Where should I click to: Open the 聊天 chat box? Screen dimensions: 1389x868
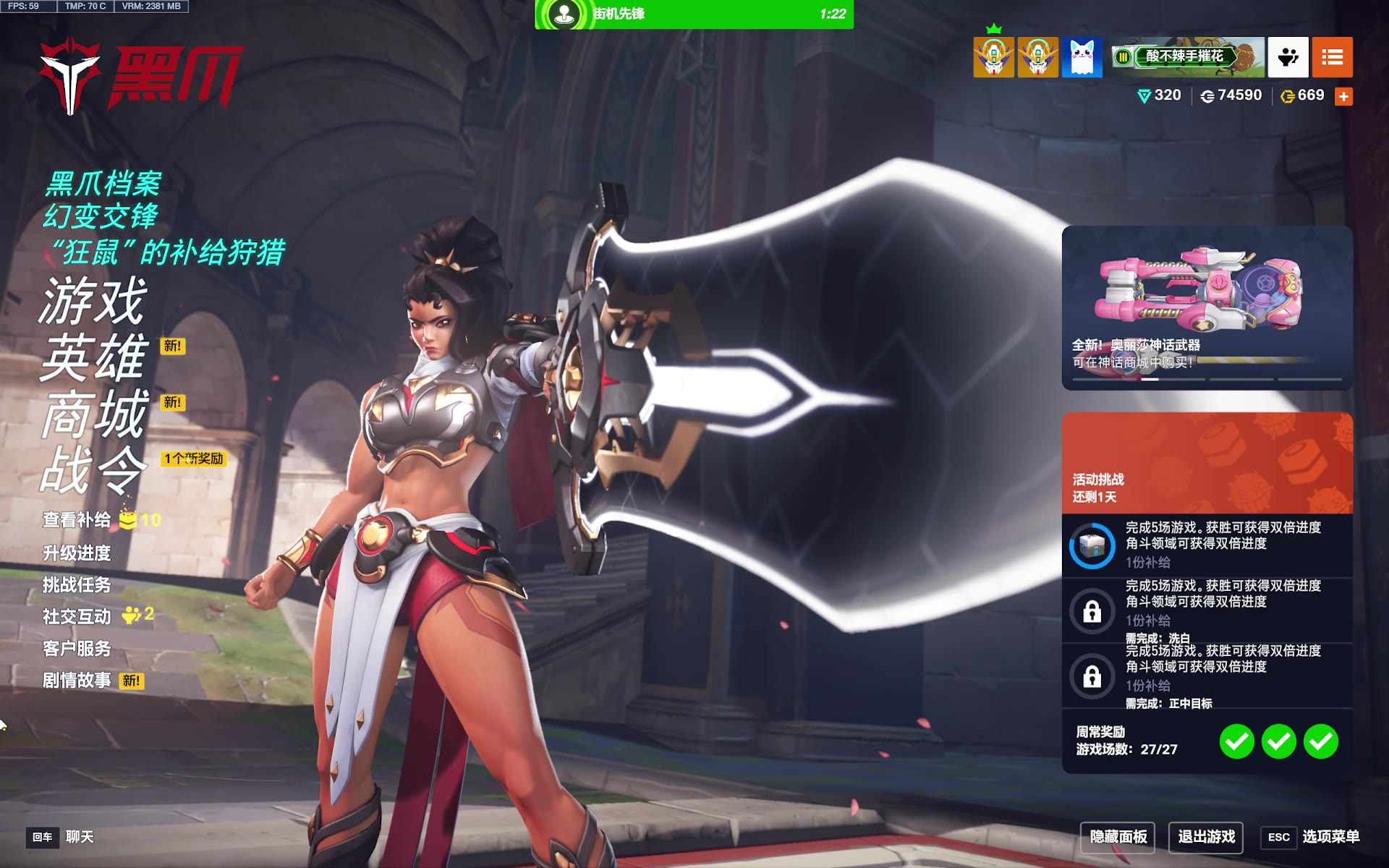click(x=80, y=837)
